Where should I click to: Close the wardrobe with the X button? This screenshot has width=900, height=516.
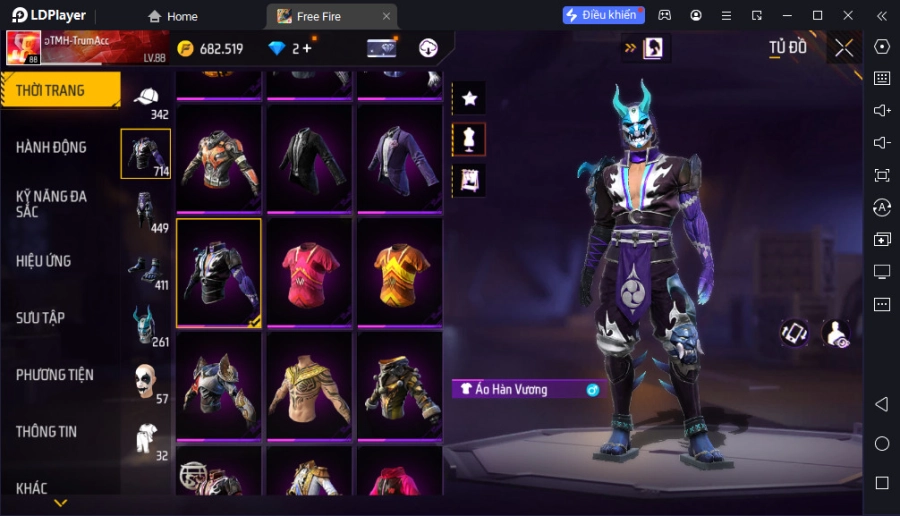pos(844,48)
